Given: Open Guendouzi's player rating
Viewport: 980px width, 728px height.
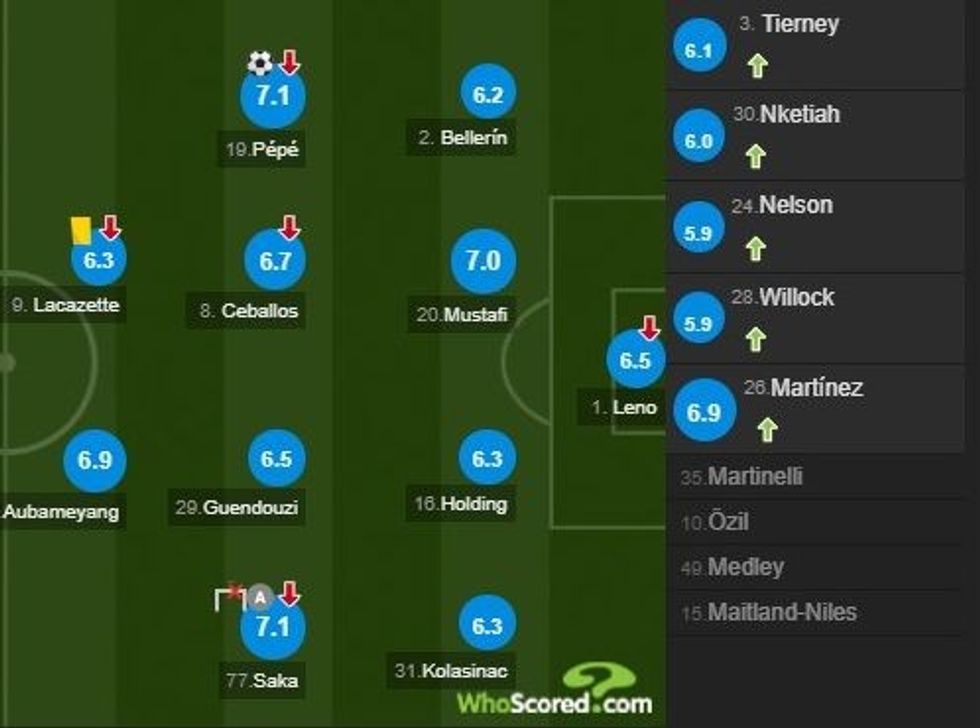Looking at the screenshot, I should pos(276,459).
